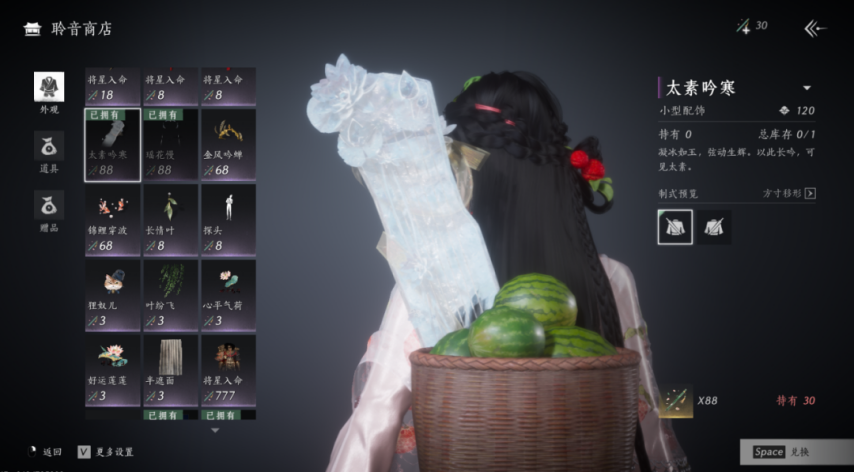Choose the second outfit preview style
Image resolution: width=854 pixels, height=472 pixels.
[x=715, y=227]
